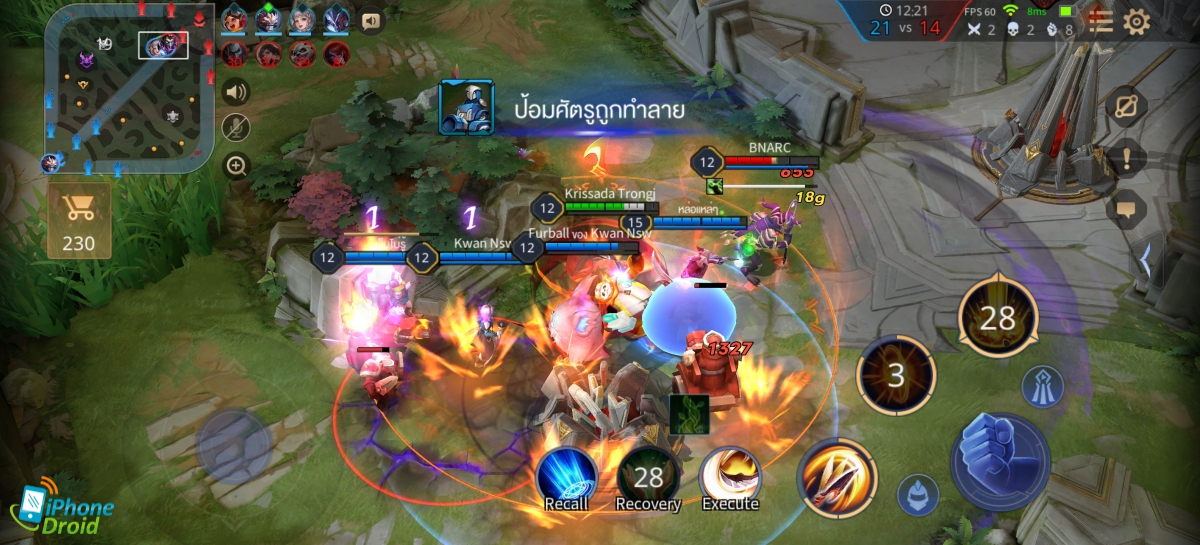Click the minimap

[130, 86]
